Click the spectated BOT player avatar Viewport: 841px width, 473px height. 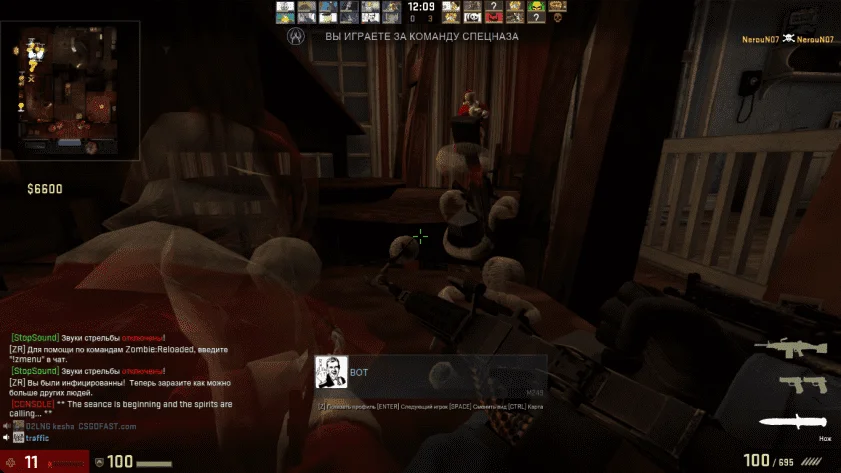(331, 372)
